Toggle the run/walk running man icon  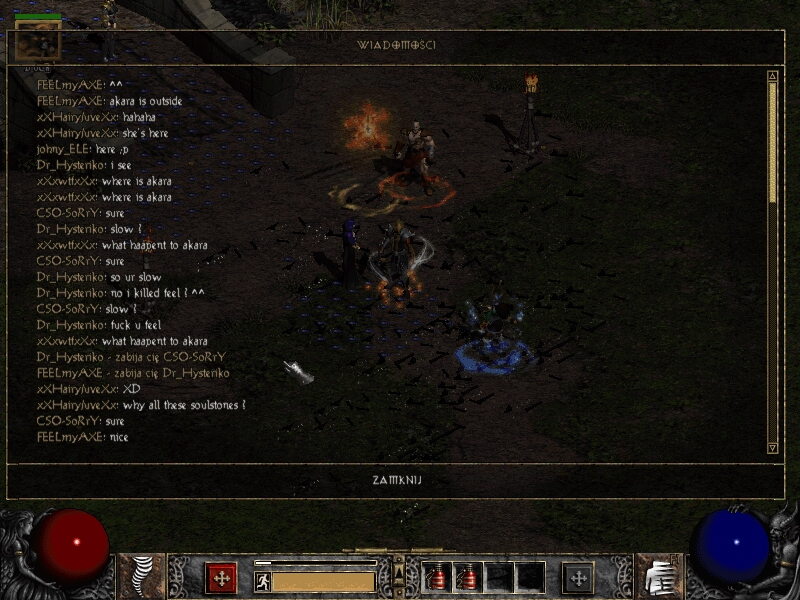pos(263,581)
